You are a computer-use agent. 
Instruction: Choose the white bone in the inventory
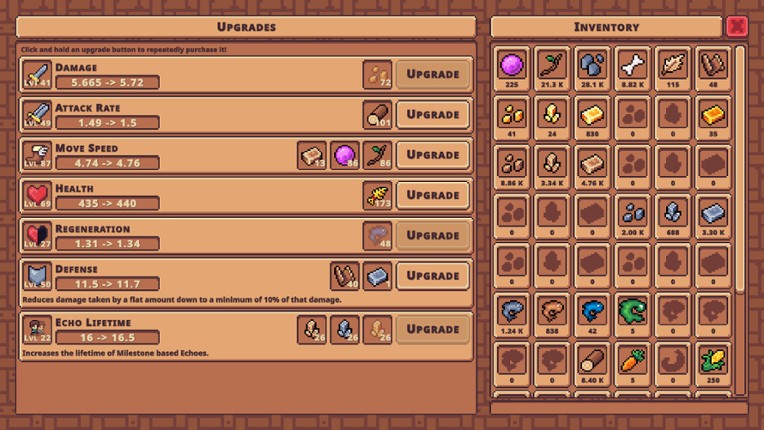tap(632, 66)
